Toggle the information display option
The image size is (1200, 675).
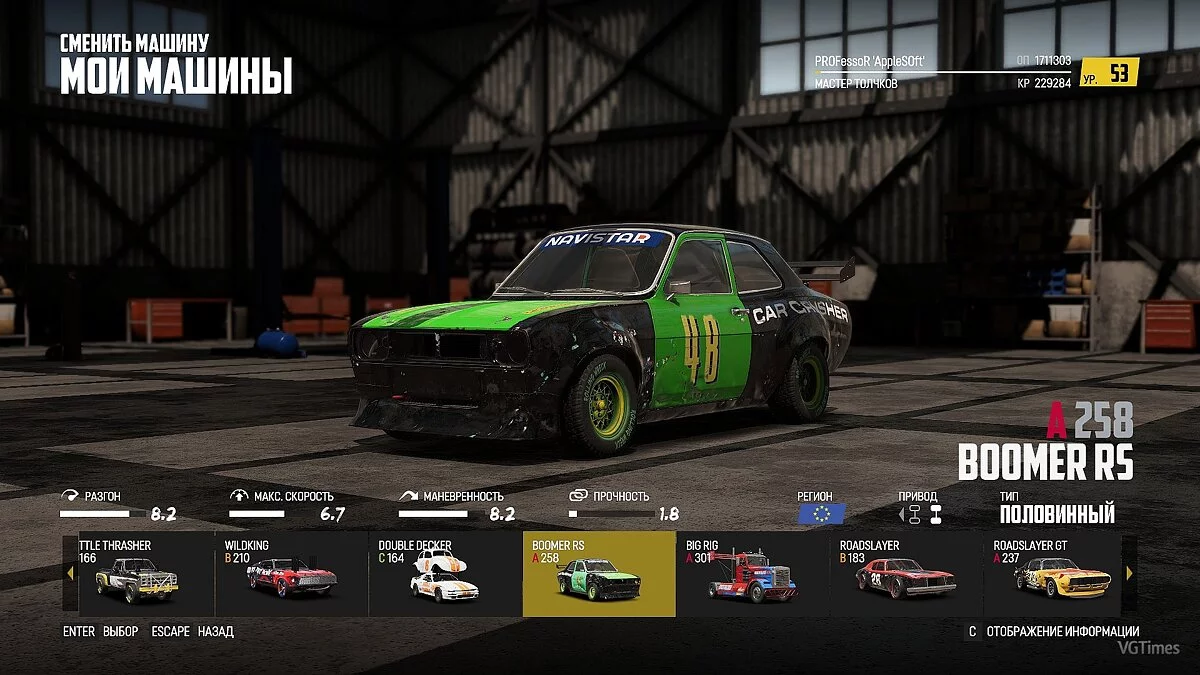pos(1062,632)
